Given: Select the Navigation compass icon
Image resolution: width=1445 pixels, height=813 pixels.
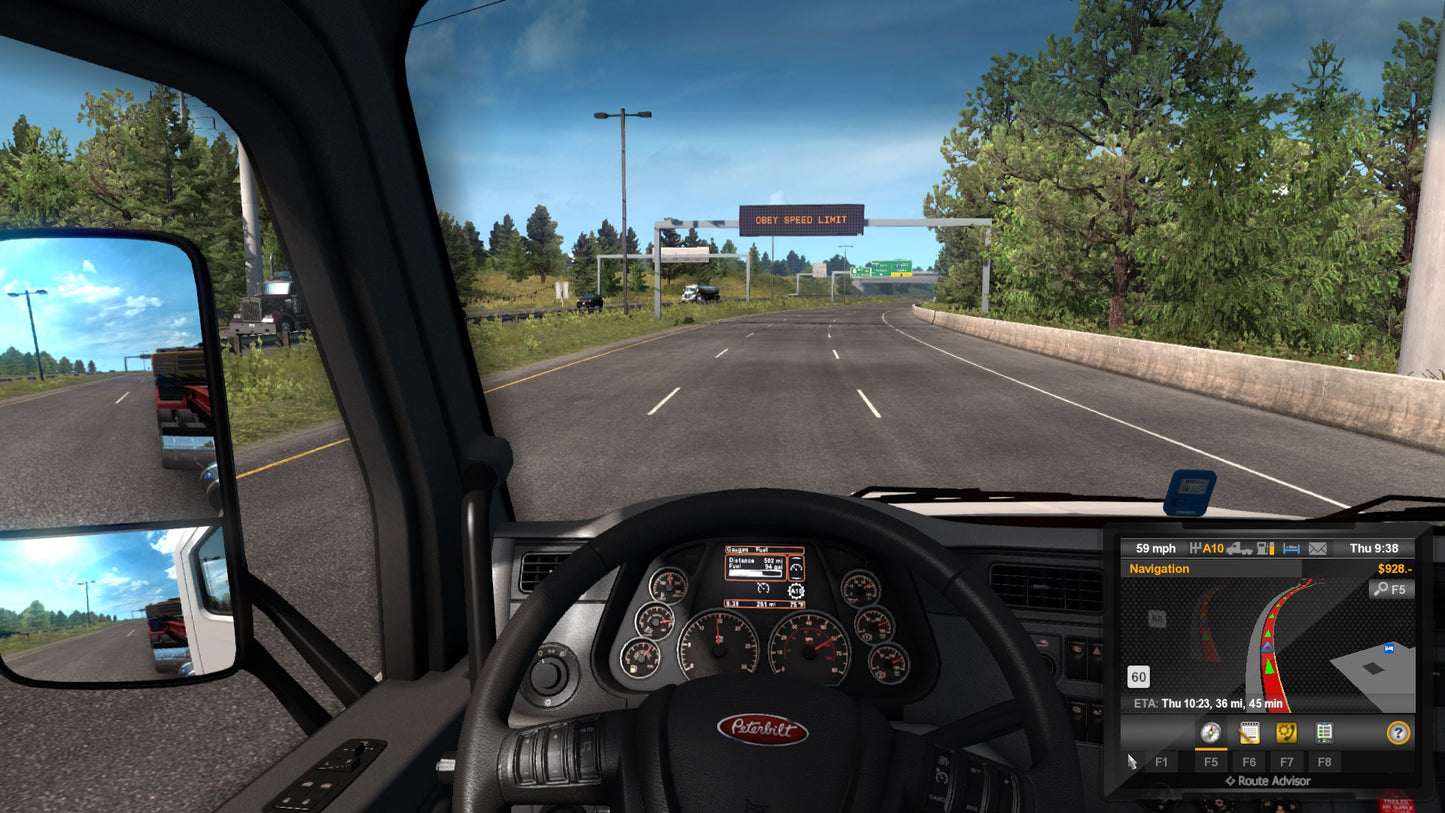Looking at the screenshot, I should tap(1211, 732).
